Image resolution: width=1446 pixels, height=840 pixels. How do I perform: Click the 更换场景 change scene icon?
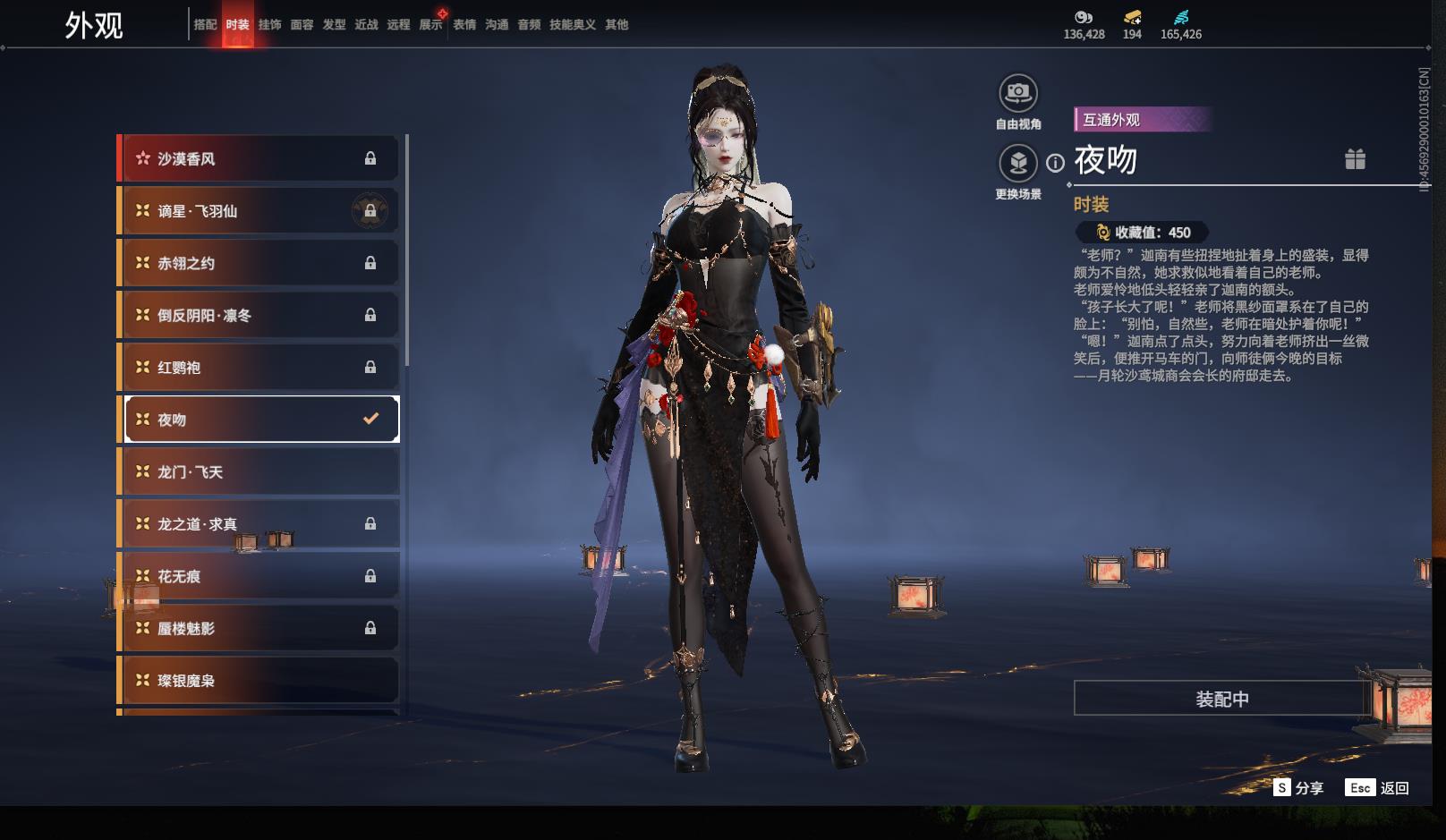(1017, 163)
